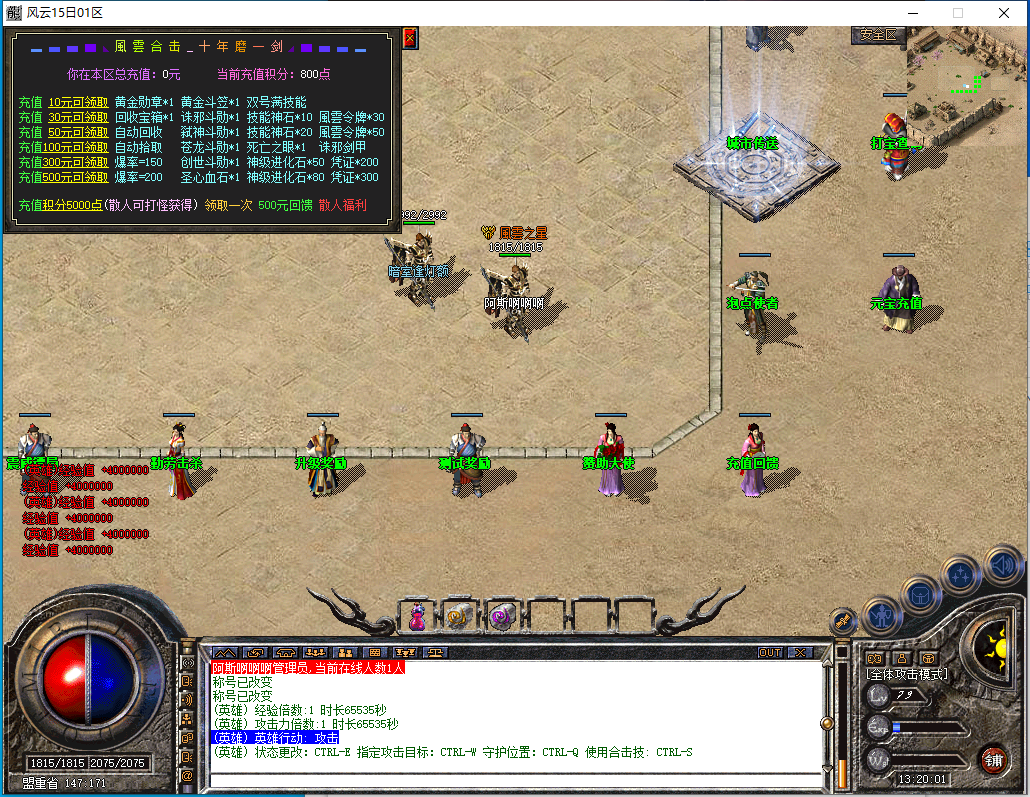Close the recharge rewards panel
Viewport: 1030px width, 797px height.
click(409, 38)
